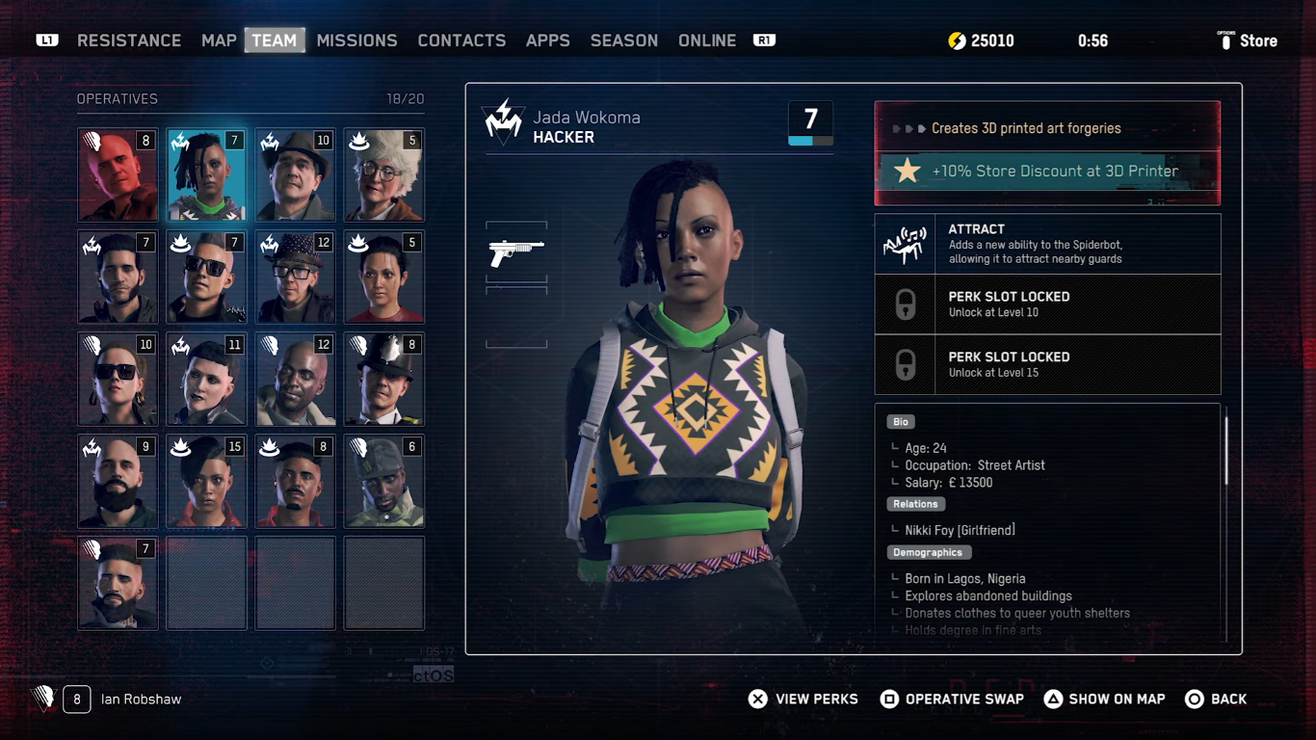Click the 3D Printer store discount perk
1316x740 pixels.
coord(1047,171)
